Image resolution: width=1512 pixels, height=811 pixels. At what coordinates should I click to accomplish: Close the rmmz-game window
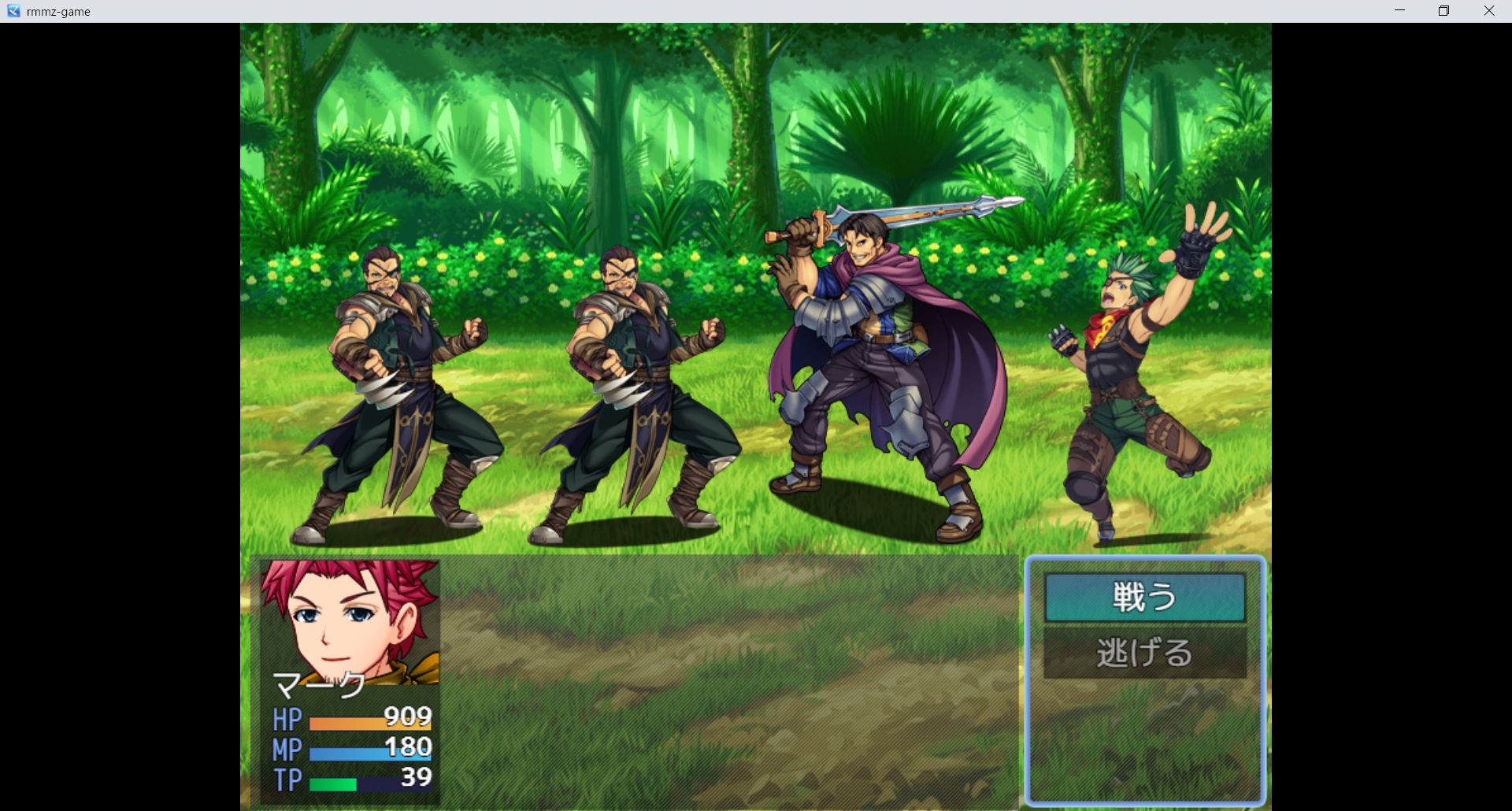point(1488,11)
